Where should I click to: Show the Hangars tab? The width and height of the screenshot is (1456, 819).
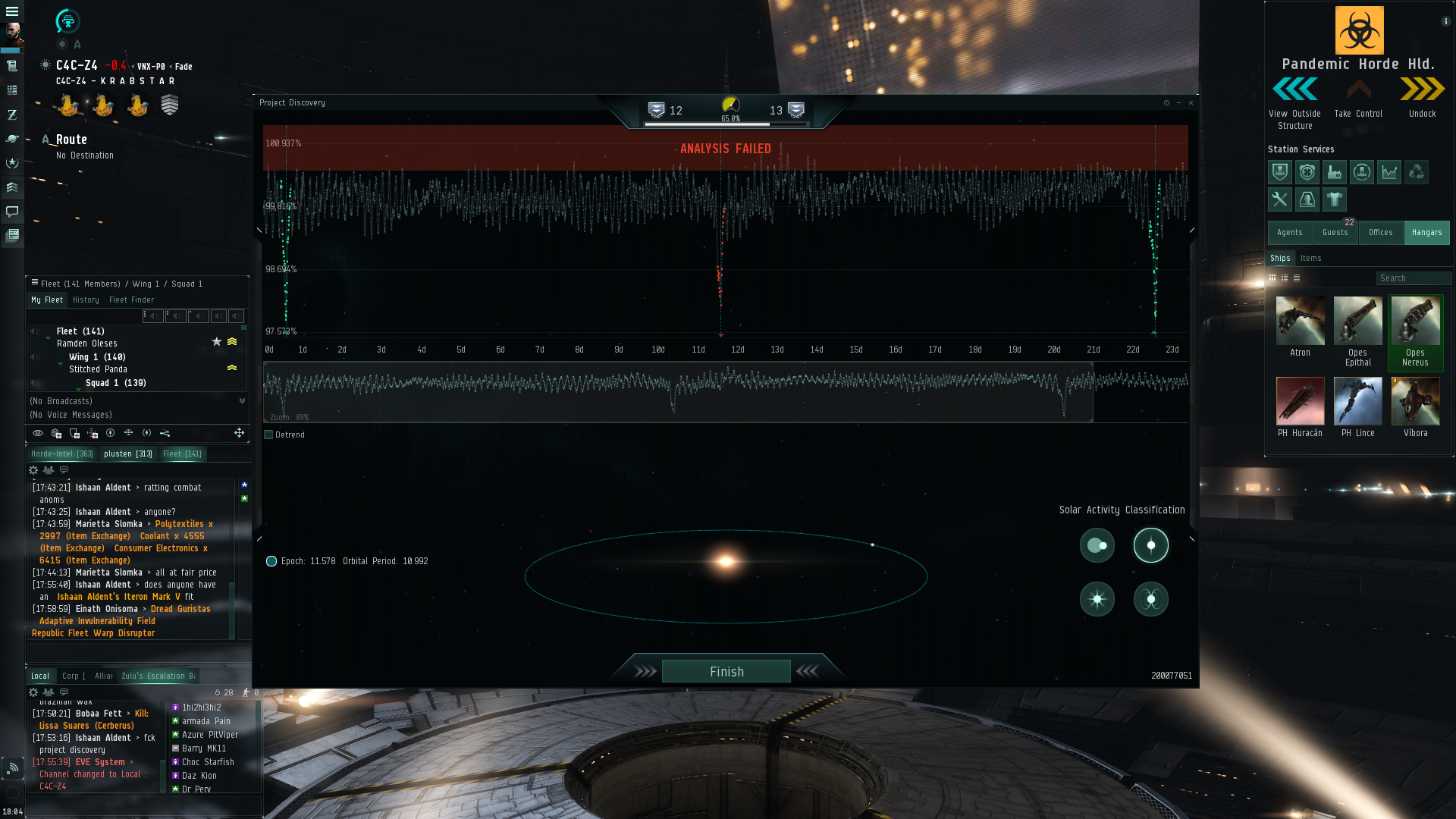click(x=1426, y=233)
